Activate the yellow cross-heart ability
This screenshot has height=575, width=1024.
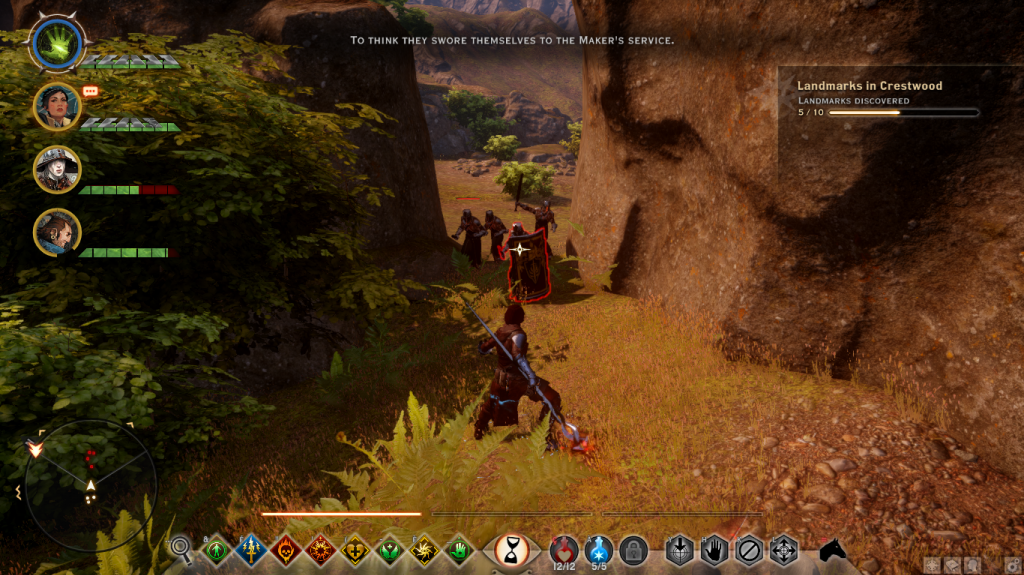click(x=356, y=549)
